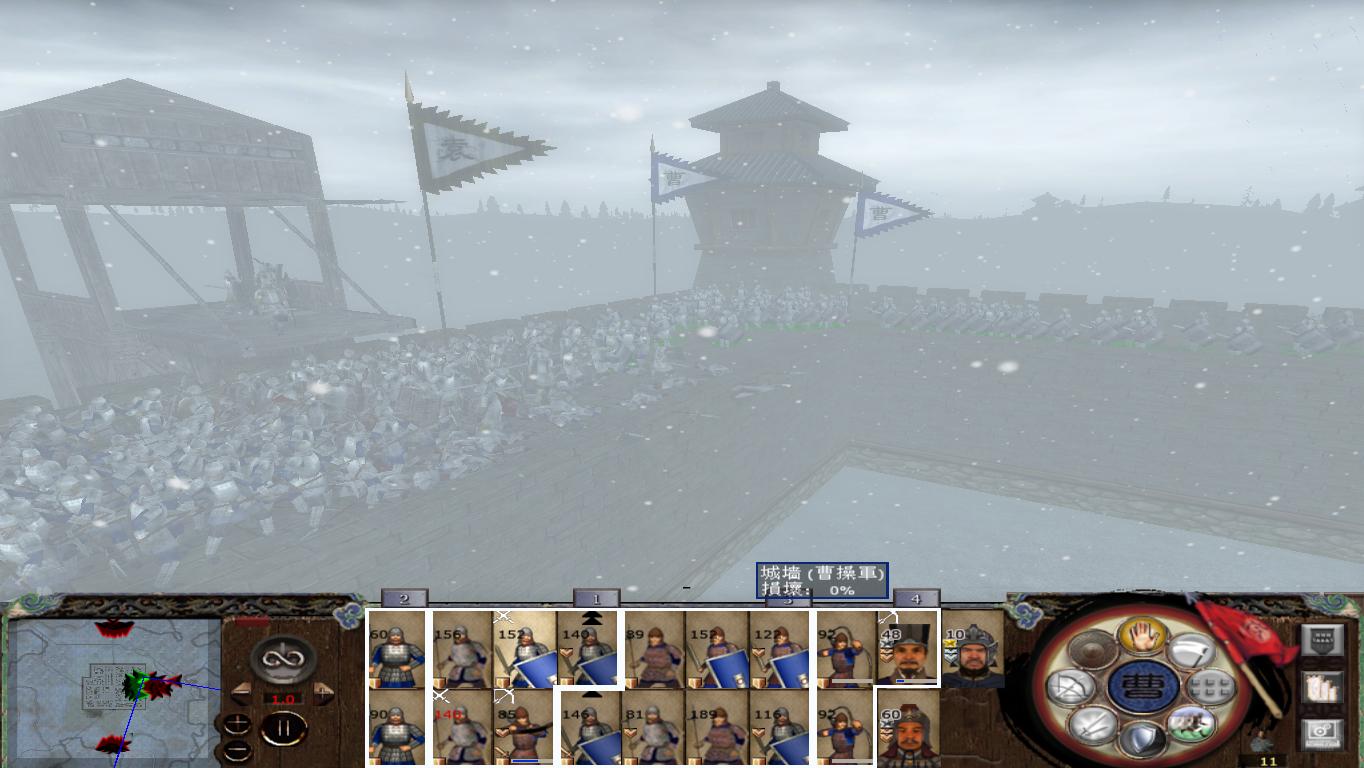The height and width of the screenshot is (768, 1364).
Task: Decrease battle speed with the left arrow
Action: coord(242,691)
